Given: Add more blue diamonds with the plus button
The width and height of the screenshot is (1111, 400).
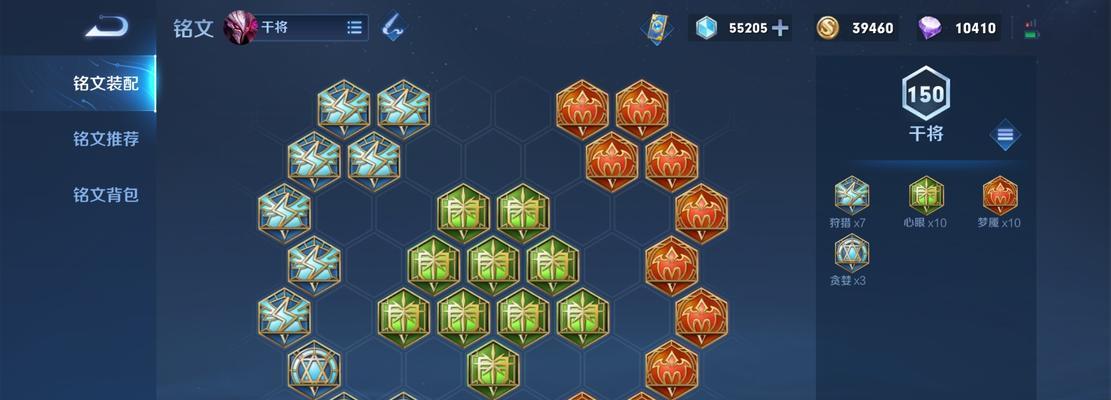Looking at the screenshot, I should [x=780, y=28].
